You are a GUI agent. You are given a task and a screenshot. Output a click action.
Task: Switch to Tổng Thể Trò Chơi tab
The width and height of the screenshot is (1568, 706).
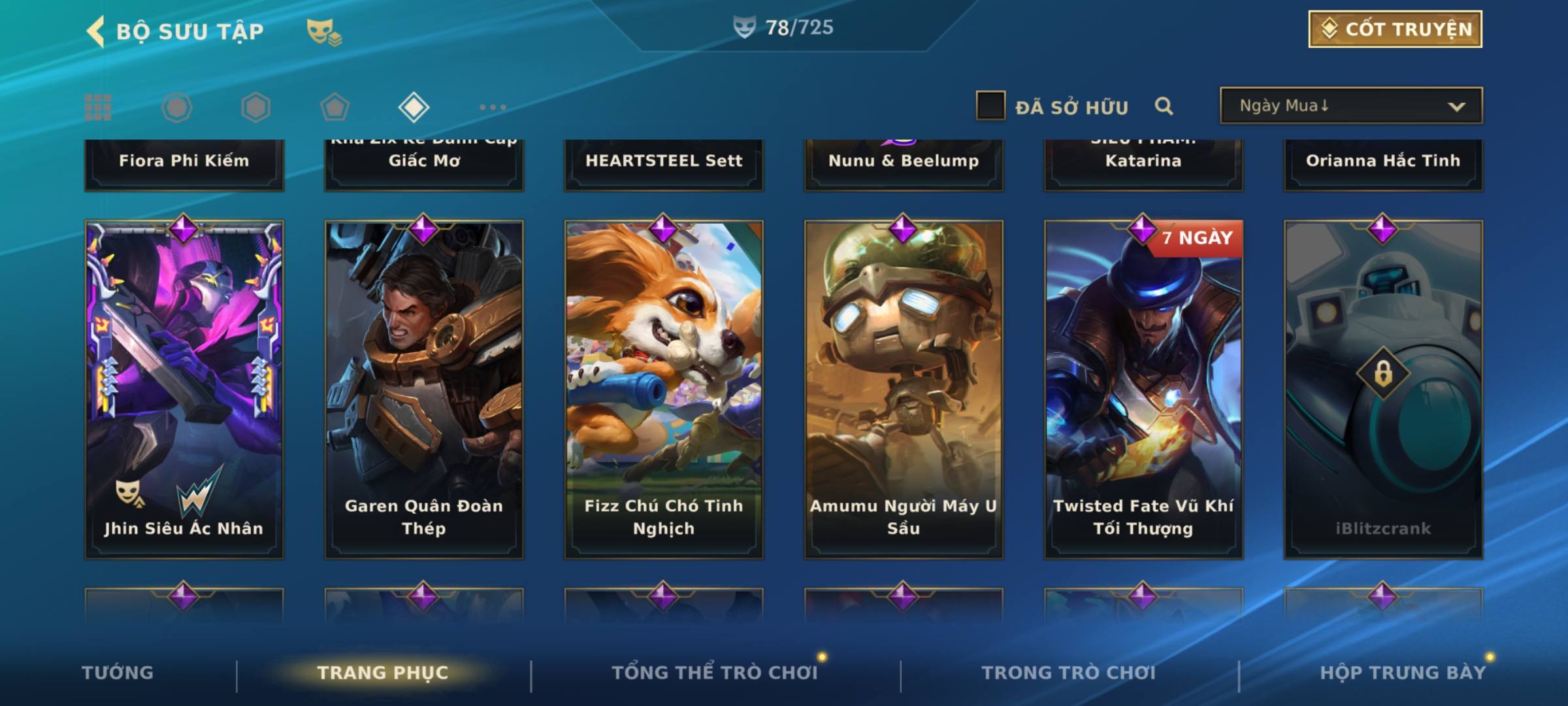tap(714, 673)
